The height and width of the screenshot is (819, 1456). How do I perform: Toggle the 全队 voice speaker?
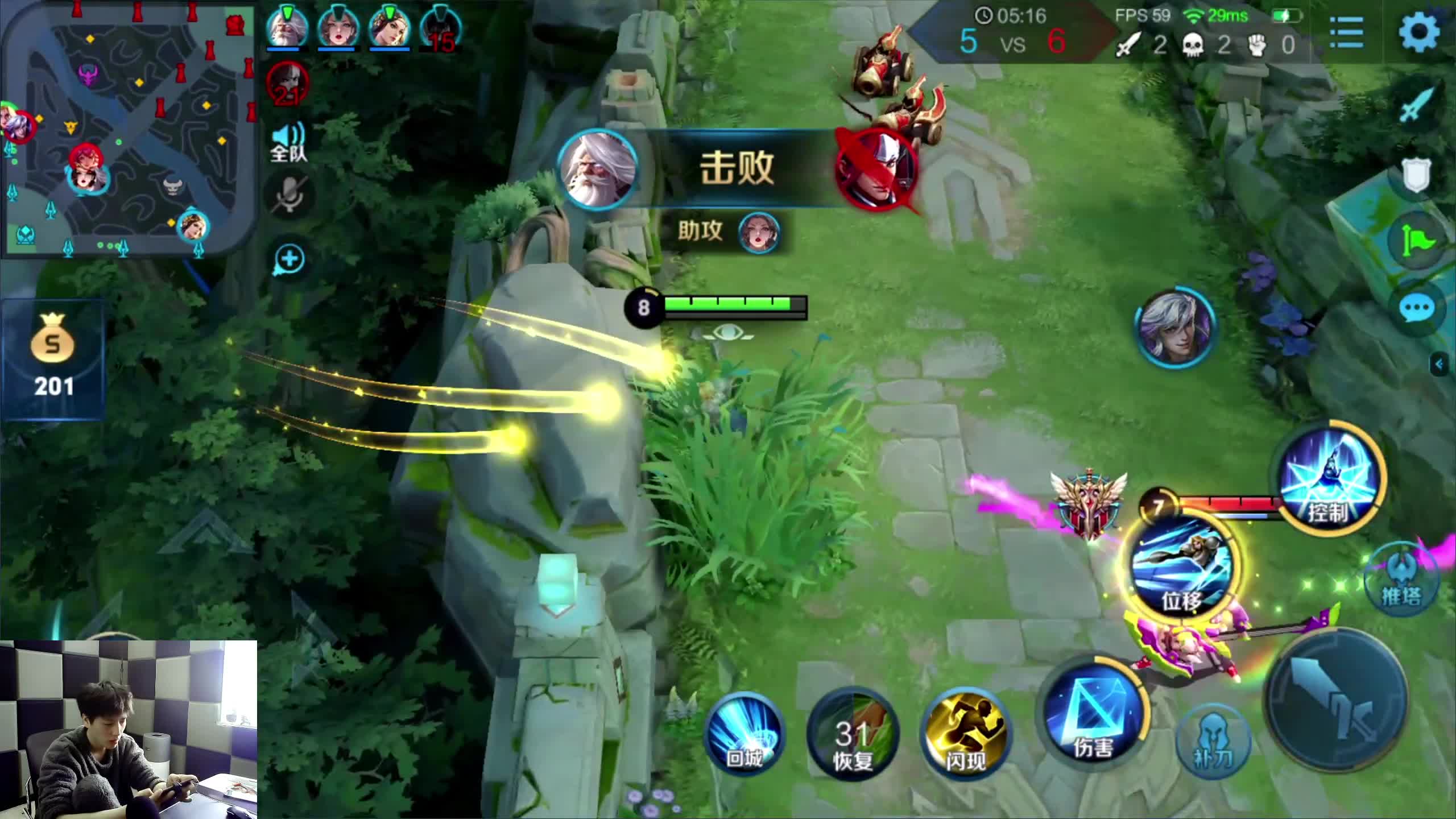[x=289, y=142]
